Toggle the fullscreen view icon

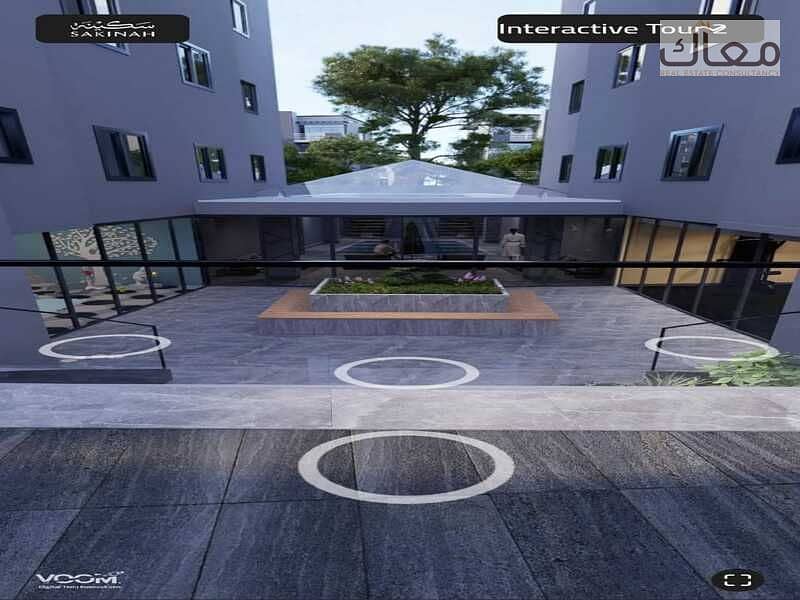(737, 580)
